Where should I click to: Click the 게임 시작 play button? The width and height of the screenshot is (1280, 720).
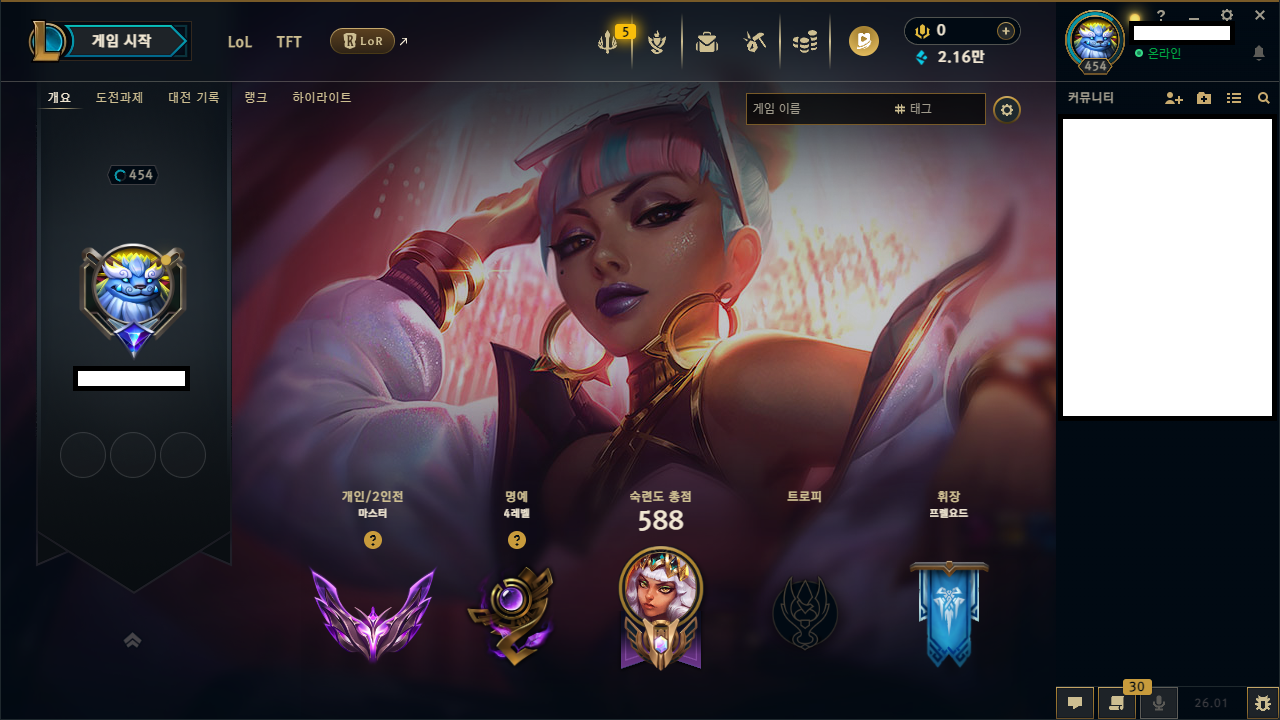[122, 41]
